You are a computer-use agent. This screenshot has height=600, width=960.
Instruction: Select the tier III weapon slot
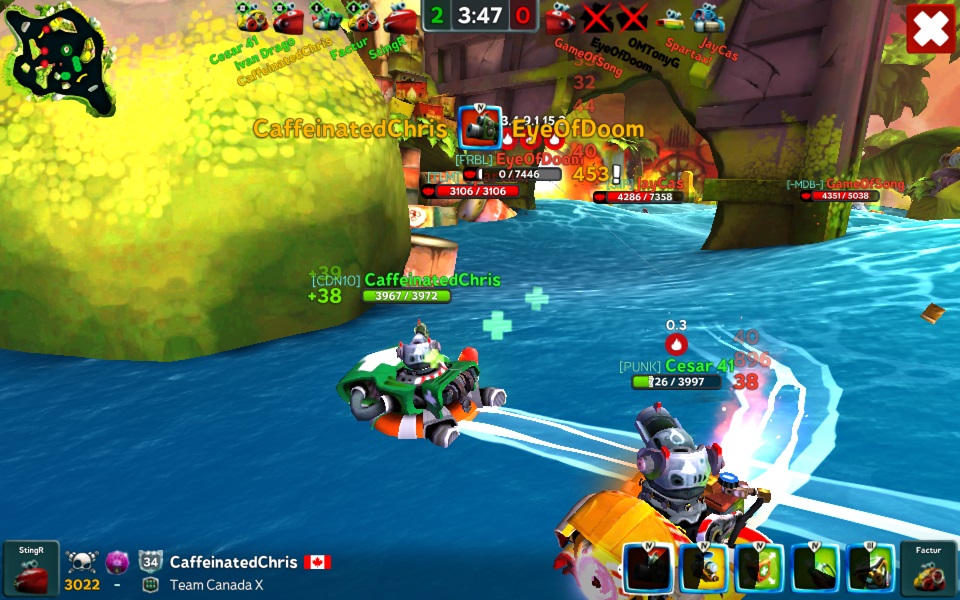pos(871,568)
